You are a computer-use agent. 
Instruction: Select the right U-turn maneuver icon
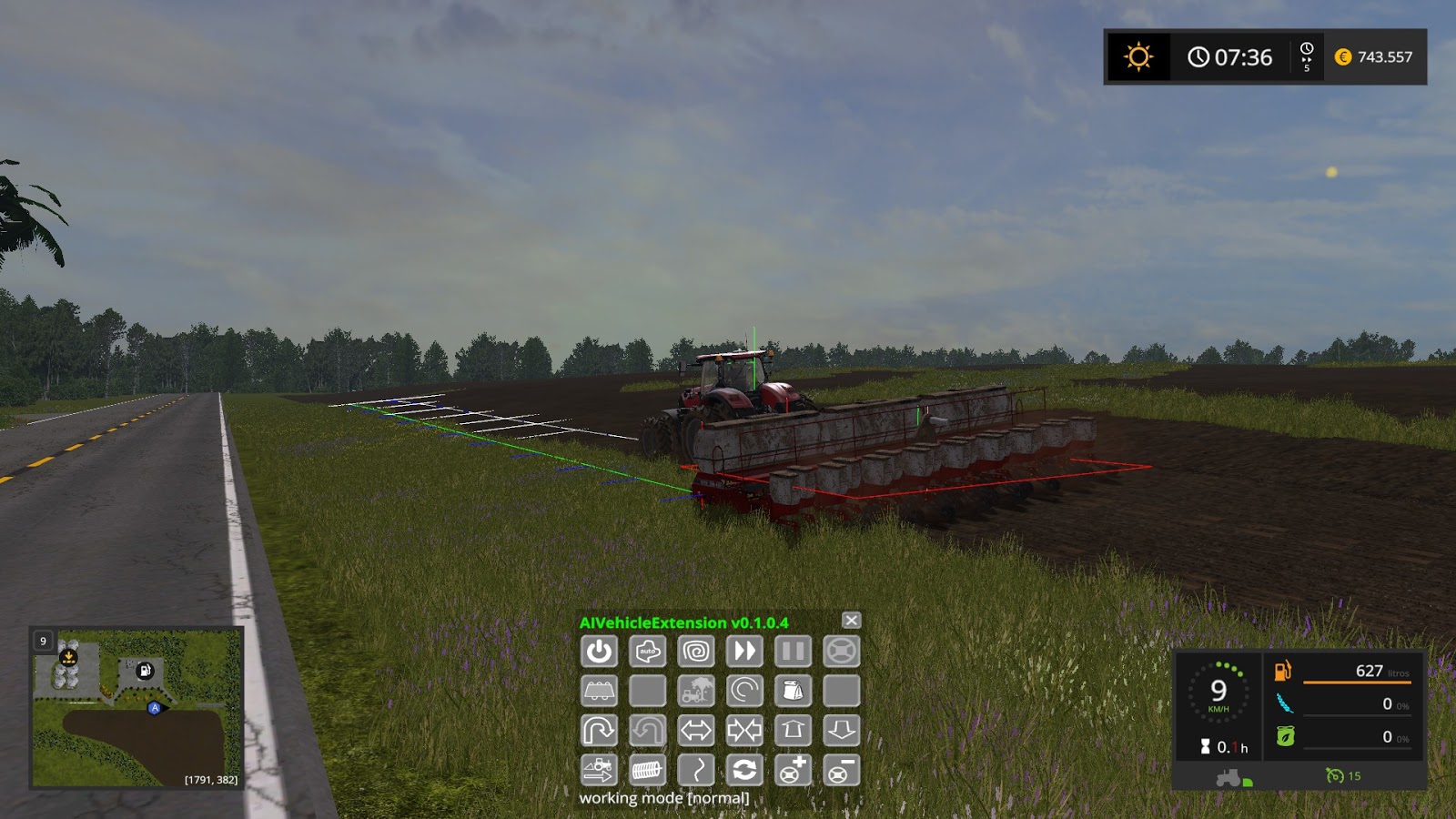click(599, 730)
